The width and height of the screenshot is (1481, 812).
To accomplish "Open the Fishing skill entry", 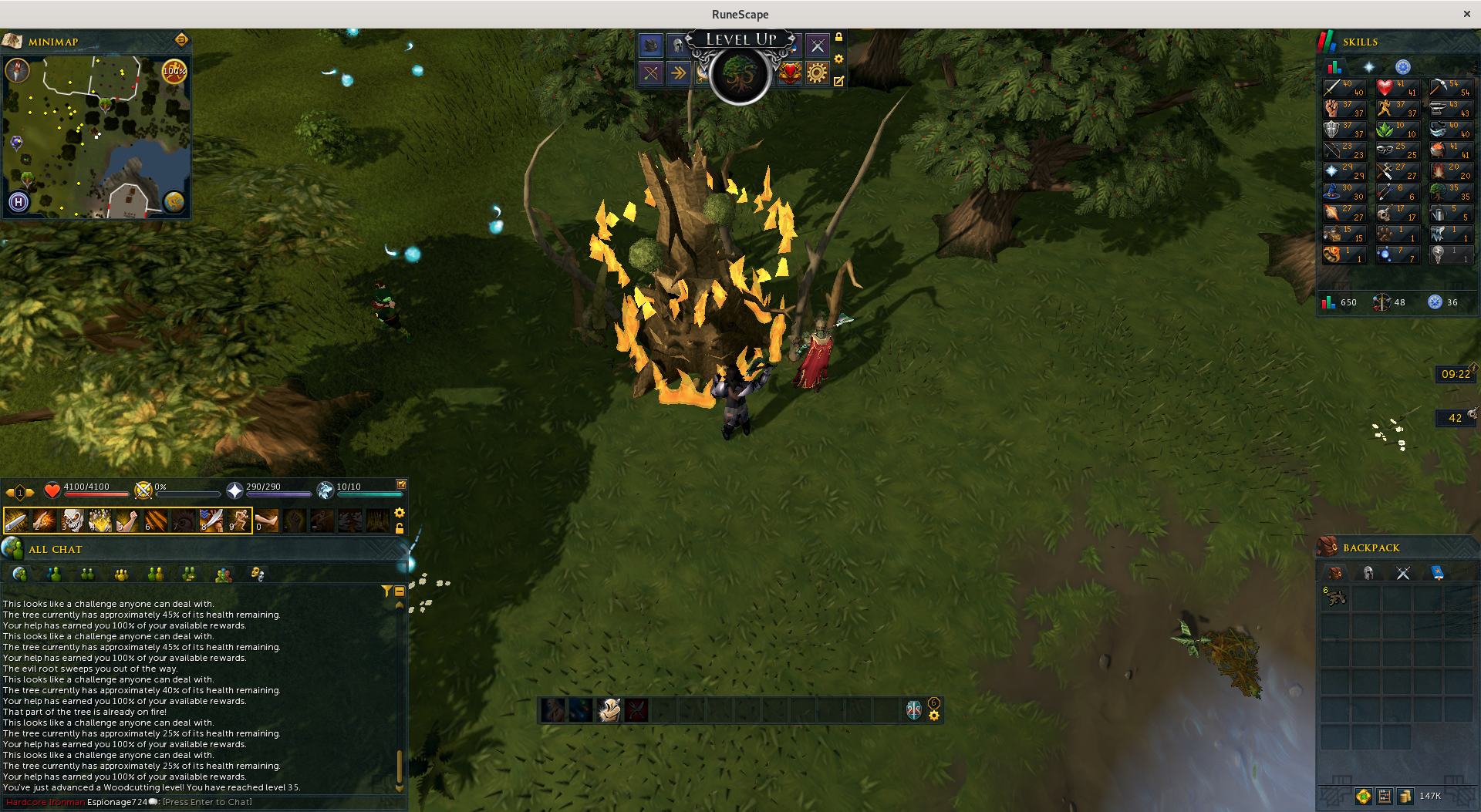I will tap(1450, 130).
